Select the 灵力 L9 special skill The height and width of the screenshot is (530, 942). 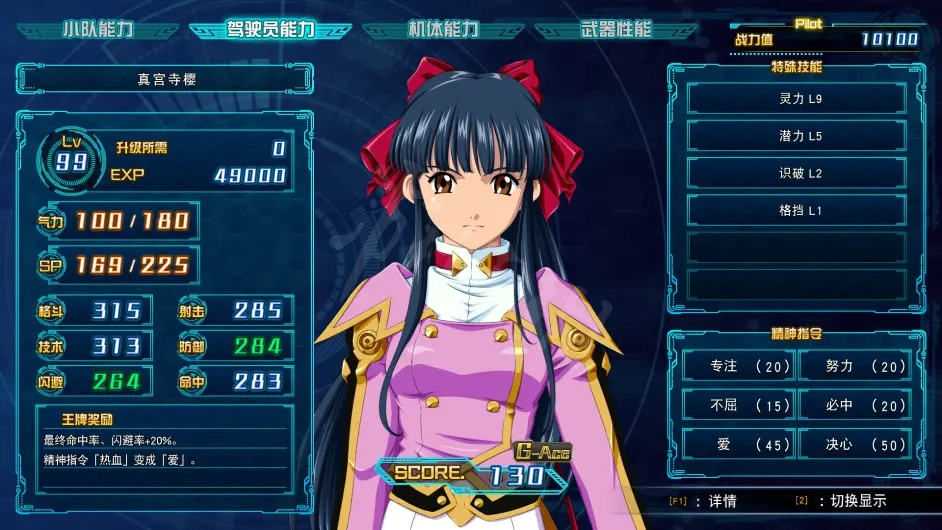pos(797,99)
